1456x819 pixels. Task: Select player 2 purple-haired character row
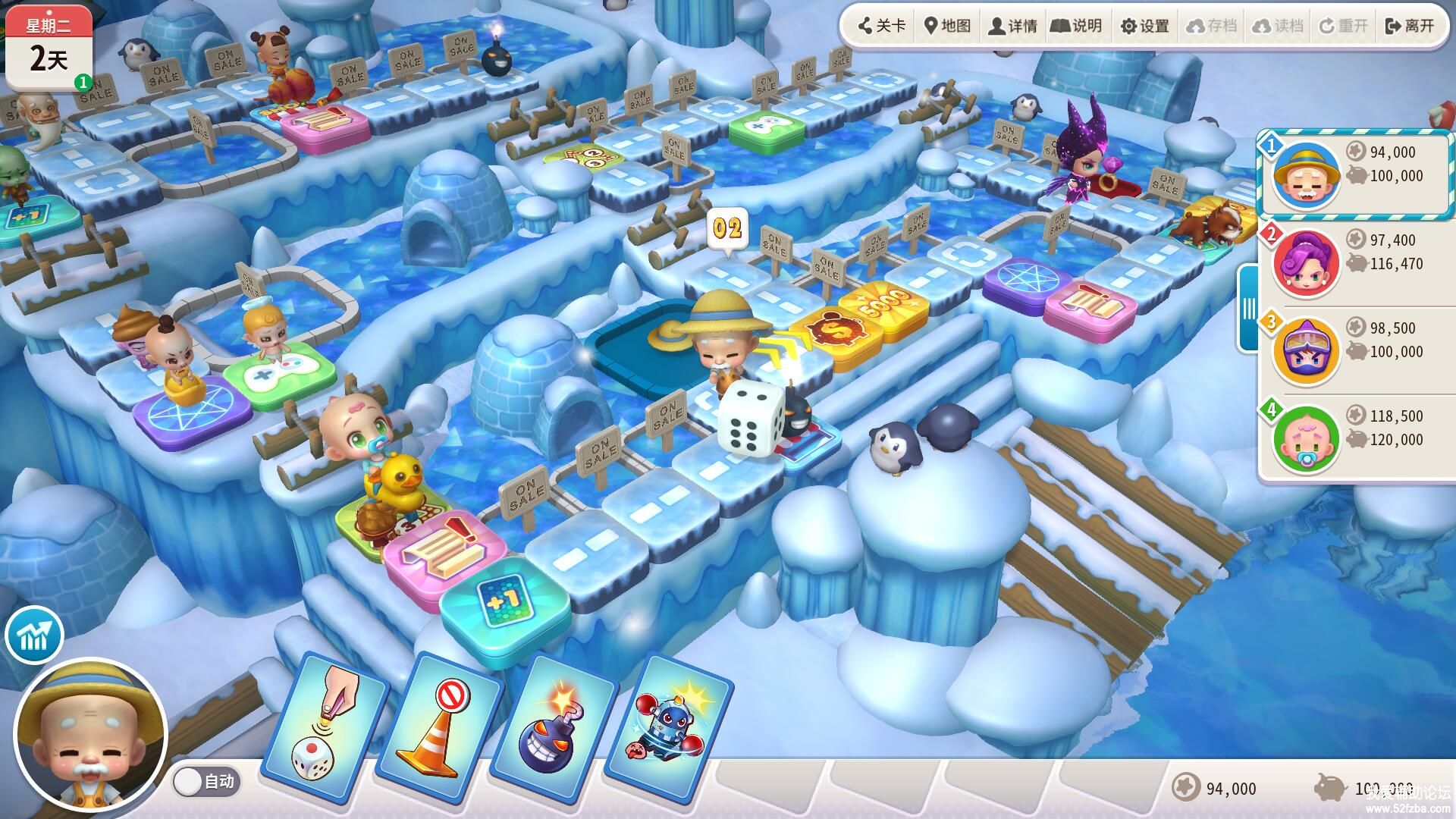click(x=1355, y=262)
